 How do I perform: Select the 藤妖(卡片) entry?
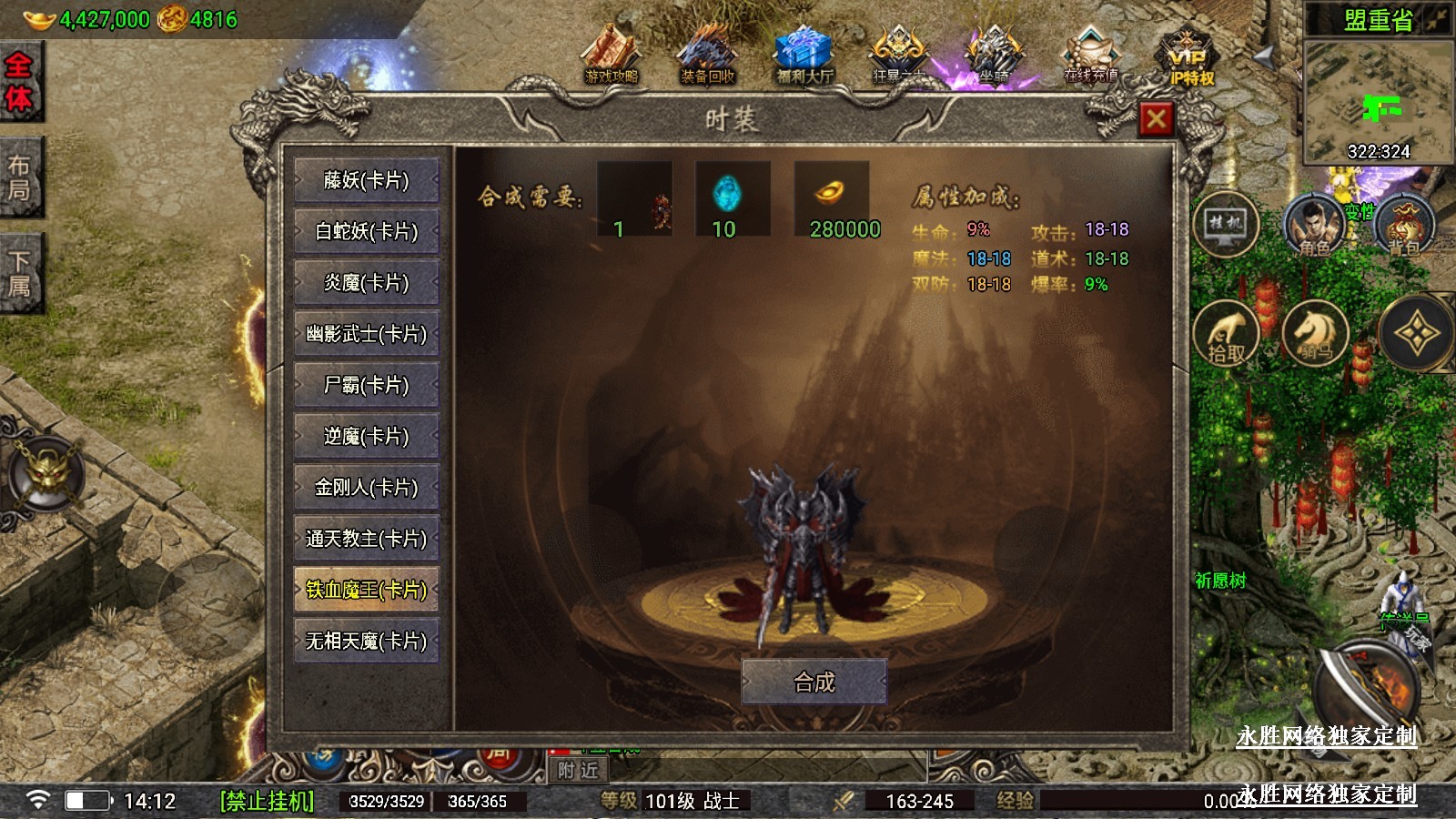pos(367,180)
